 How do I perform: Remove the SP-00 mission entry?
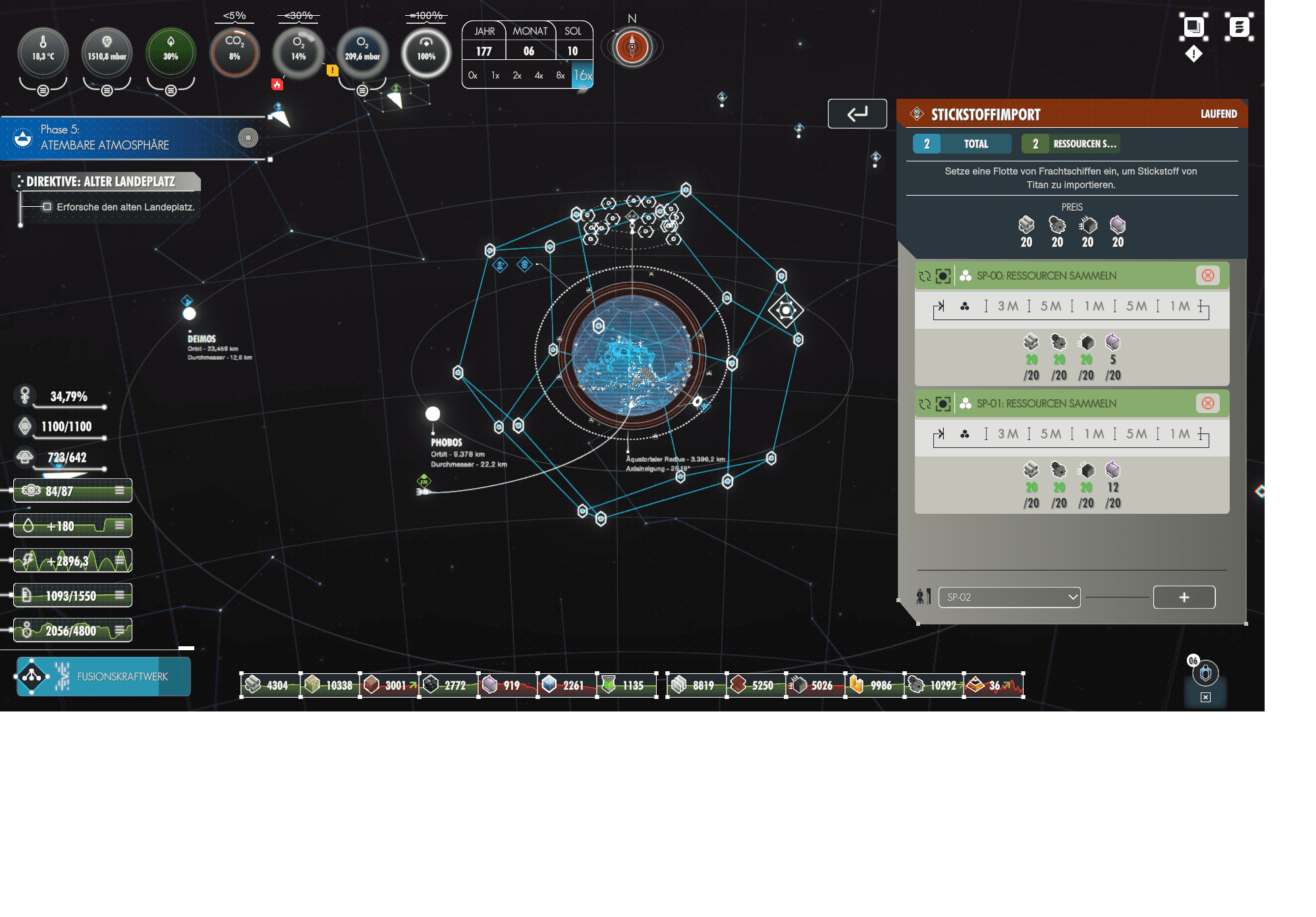pyautogui.click(x=1207, y=276)
